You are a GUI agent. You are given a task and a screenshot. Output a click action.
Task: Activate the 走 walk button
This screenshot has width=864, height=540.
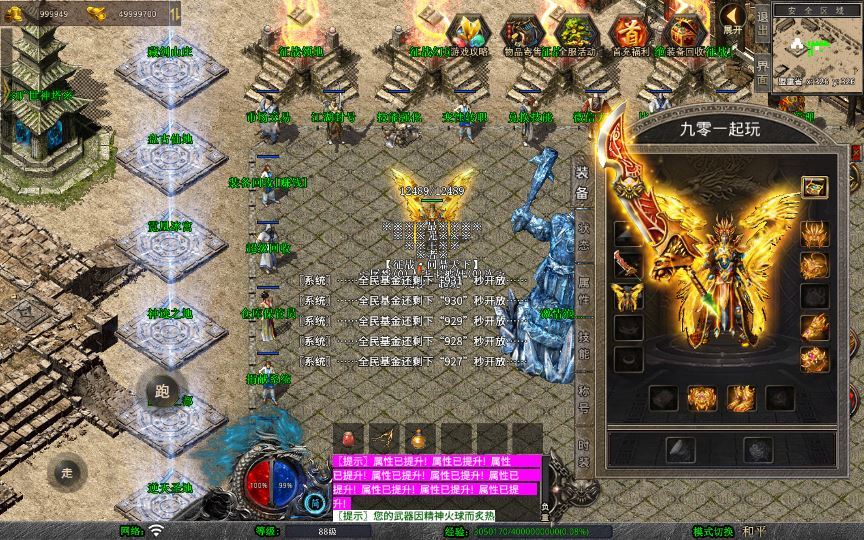coord(68,472)
